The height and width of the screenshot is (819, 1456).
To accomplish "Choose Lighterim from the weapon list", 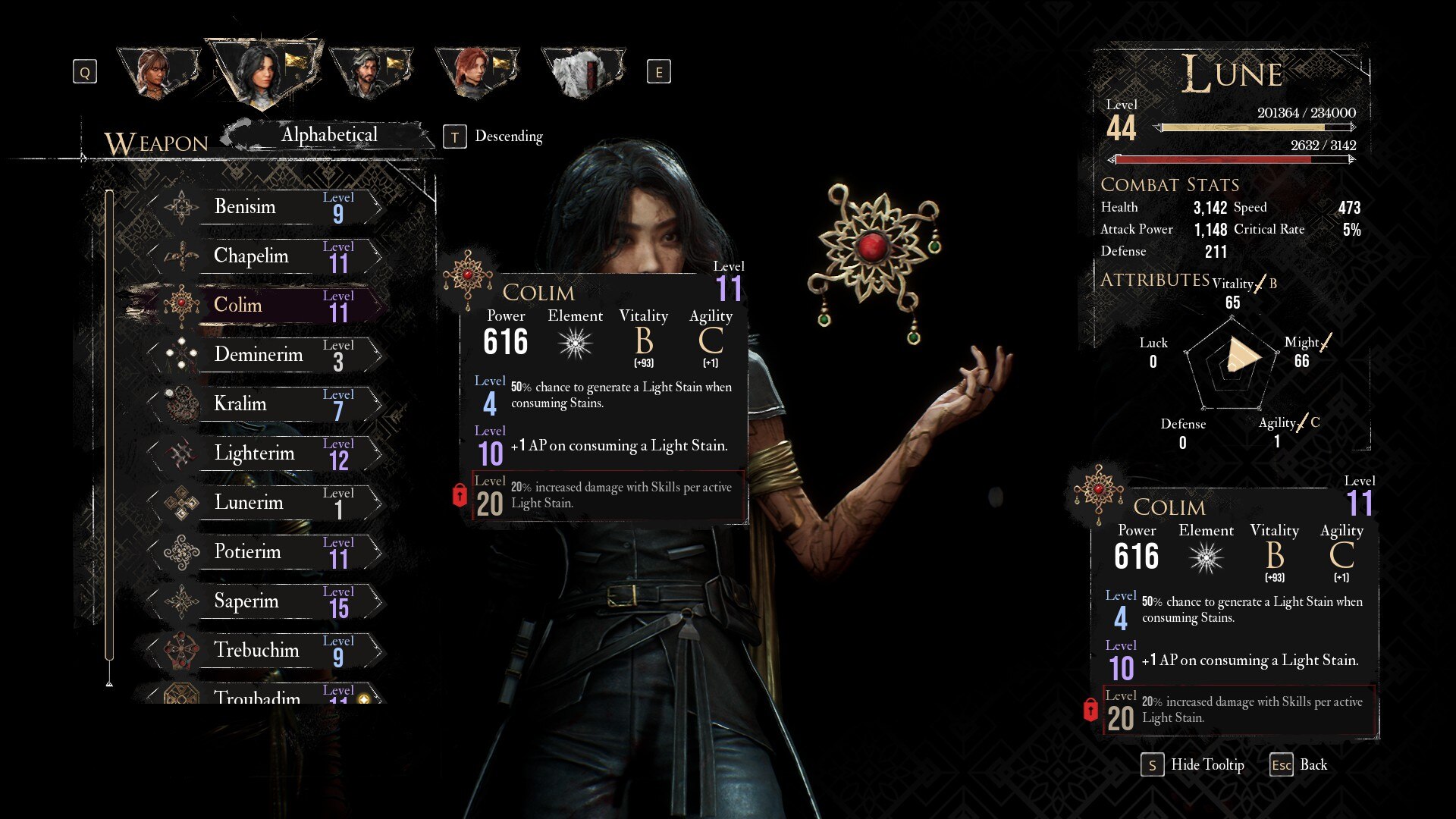I will (x=265, y=453).
